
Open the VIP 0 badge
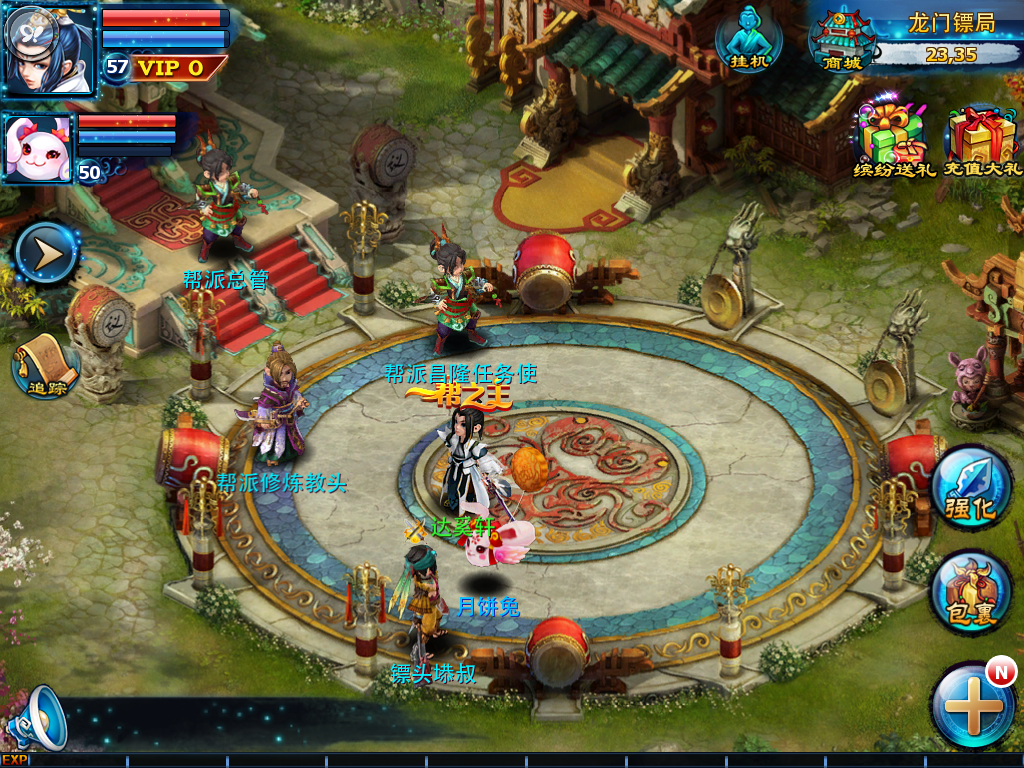coord(170,68)
